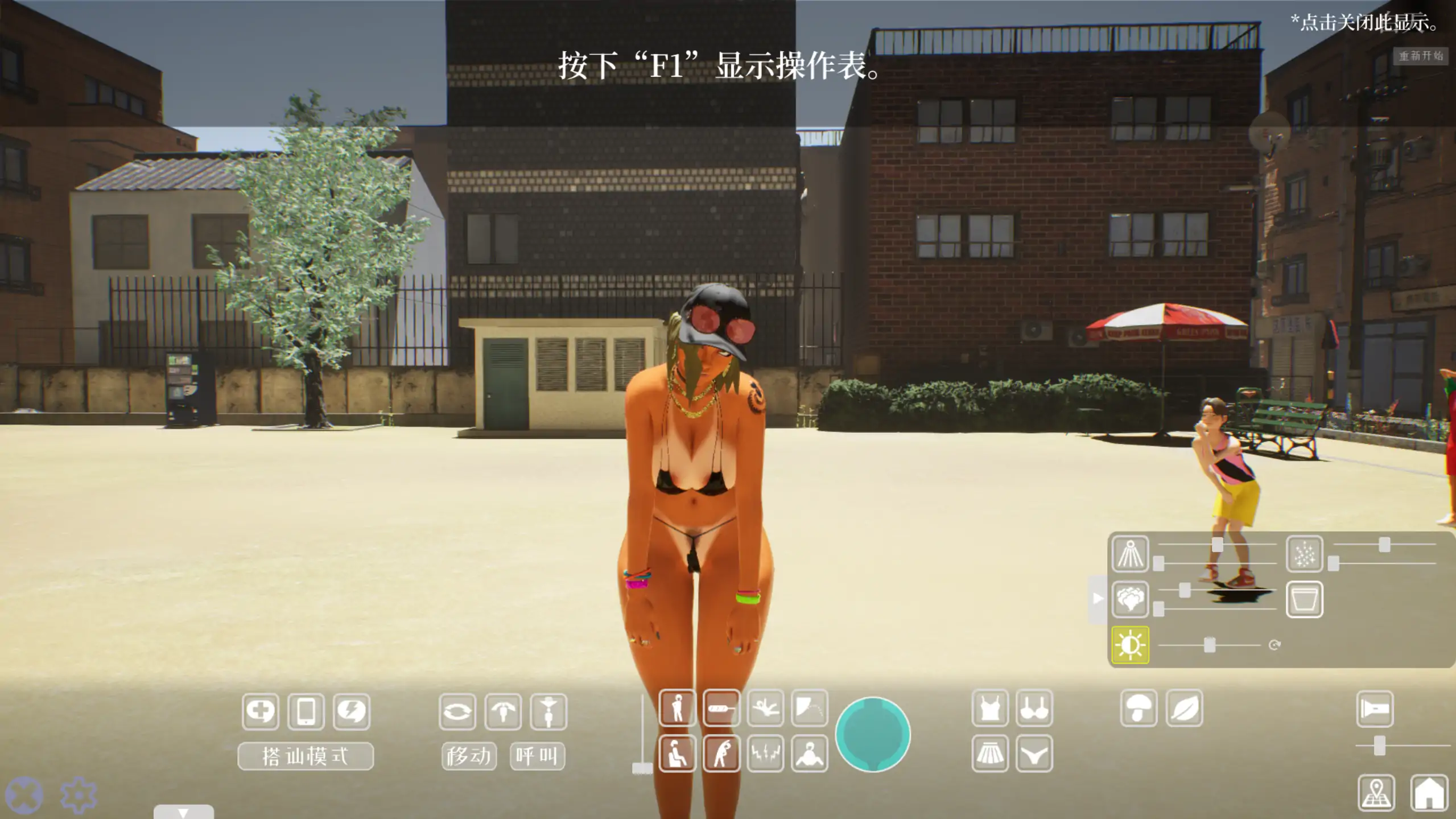Activate the lightning bolt icon
The height and width of the screenshot is (819, 1456).
point(352,711)
